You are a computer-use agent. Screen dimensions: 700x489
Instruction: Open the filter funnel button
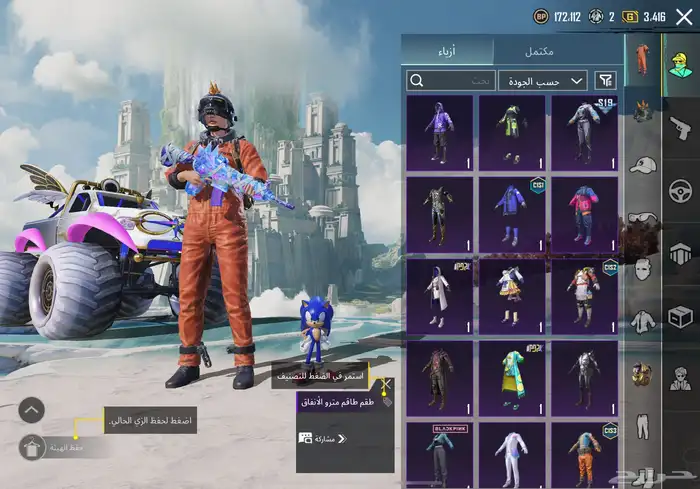pyautogui.click(x=605, y=80)
